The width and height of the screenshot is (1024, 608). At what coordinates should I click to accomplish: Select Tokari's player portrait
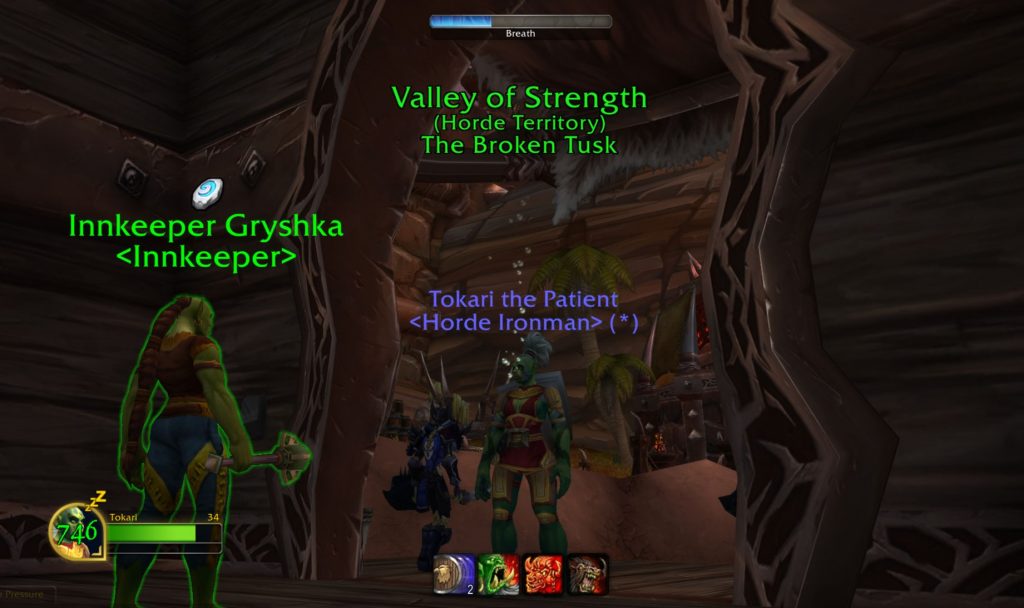click(x=77, y=531)
